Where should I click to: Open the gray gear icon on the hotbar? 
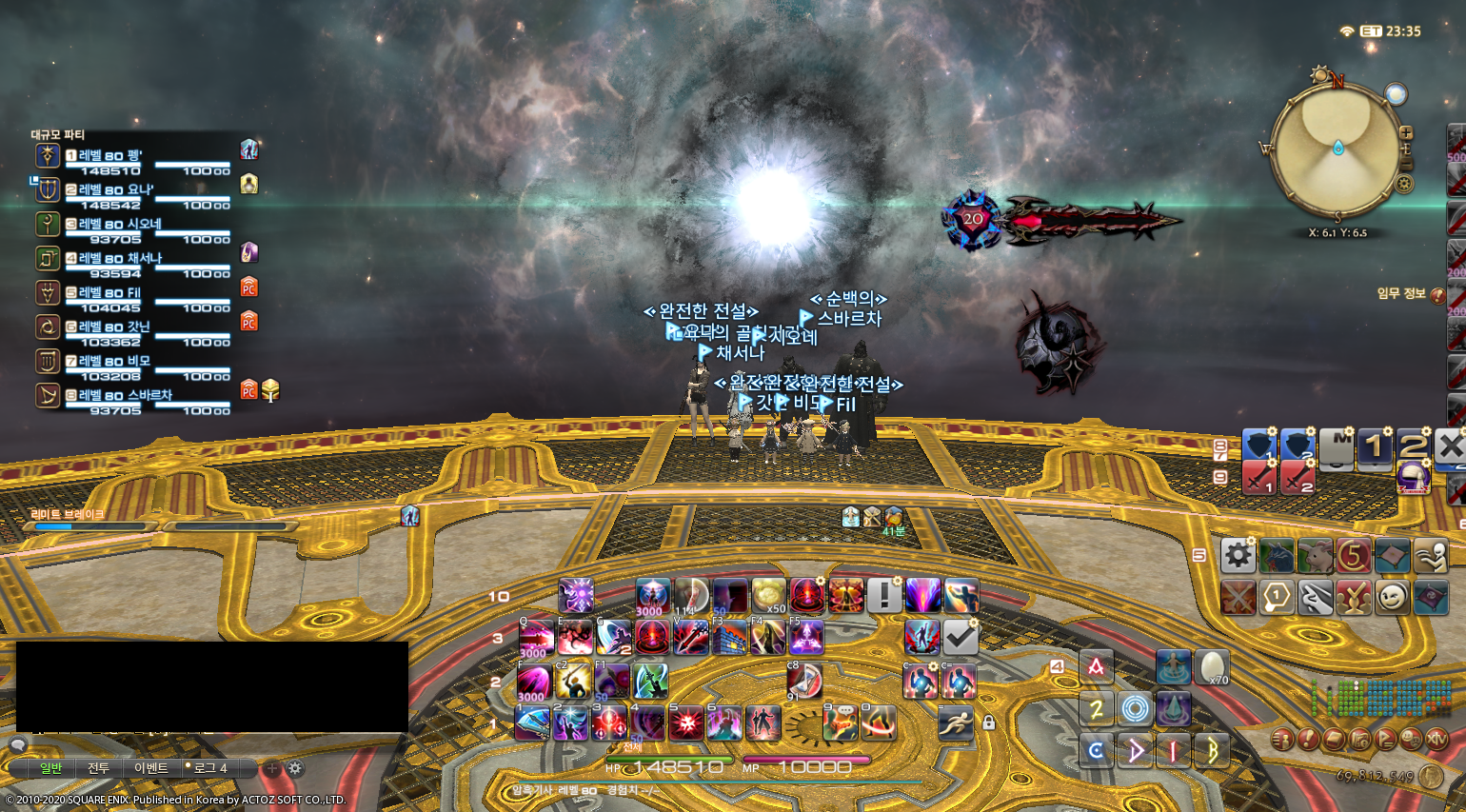[1238, 555]
